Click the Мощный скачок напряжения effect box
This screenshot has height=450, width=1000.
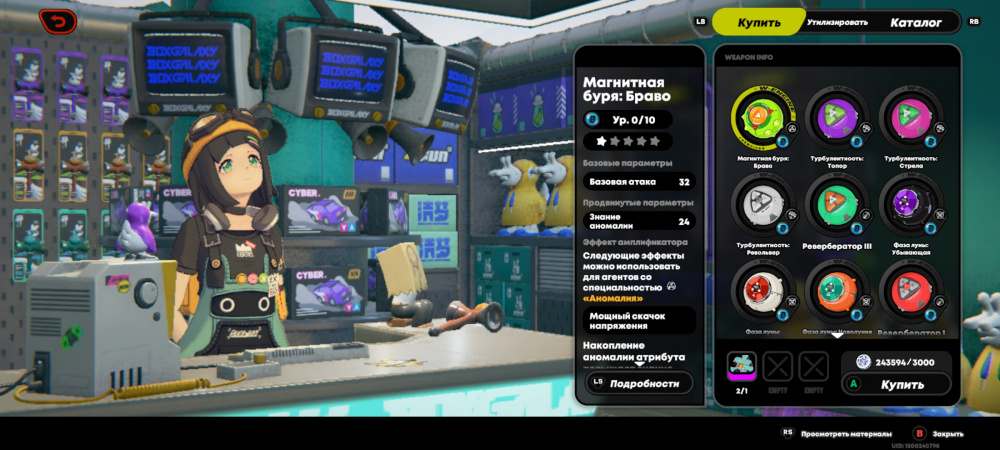pos(639,321)
